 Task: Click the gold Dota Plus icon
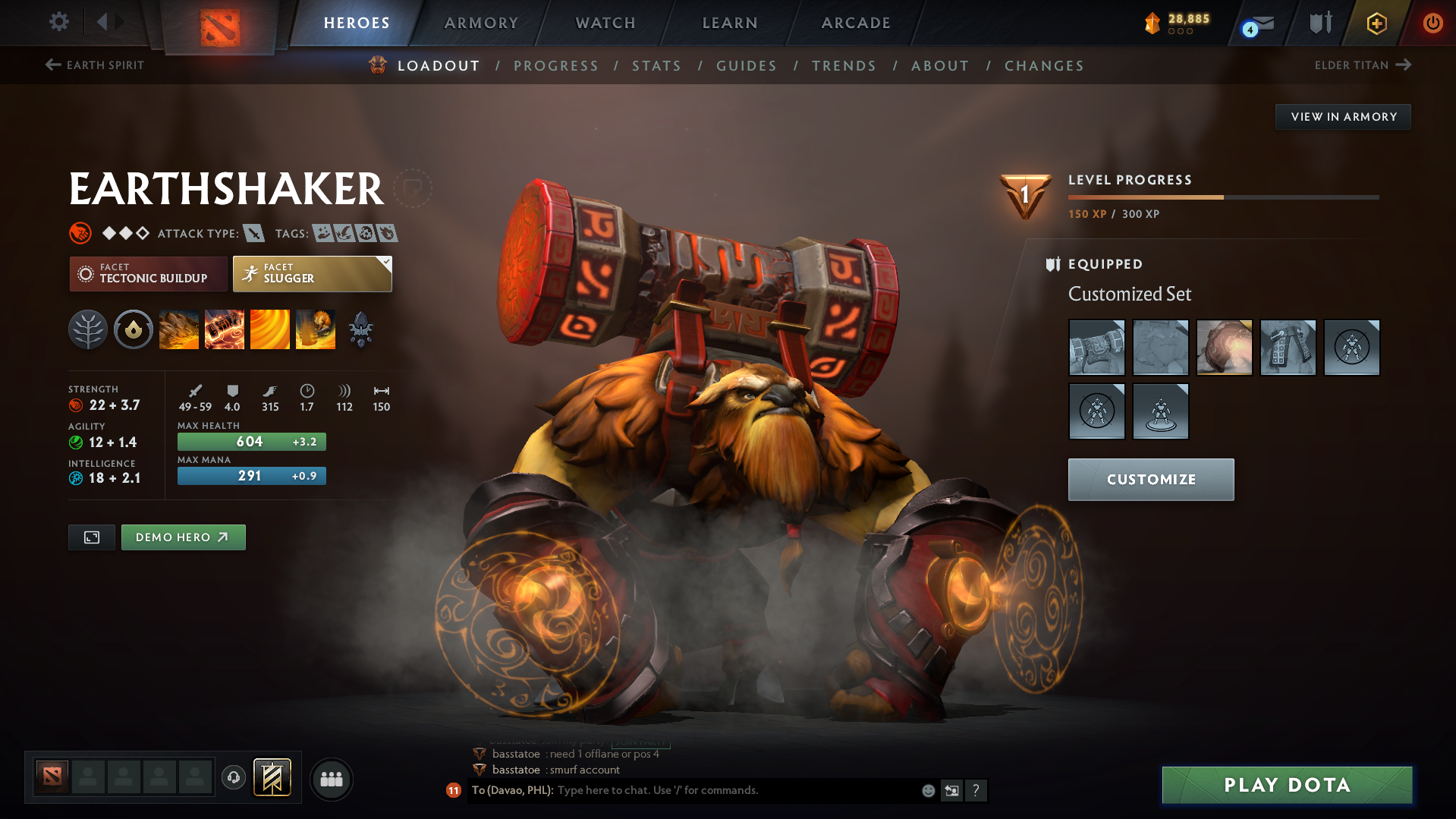1376,23
